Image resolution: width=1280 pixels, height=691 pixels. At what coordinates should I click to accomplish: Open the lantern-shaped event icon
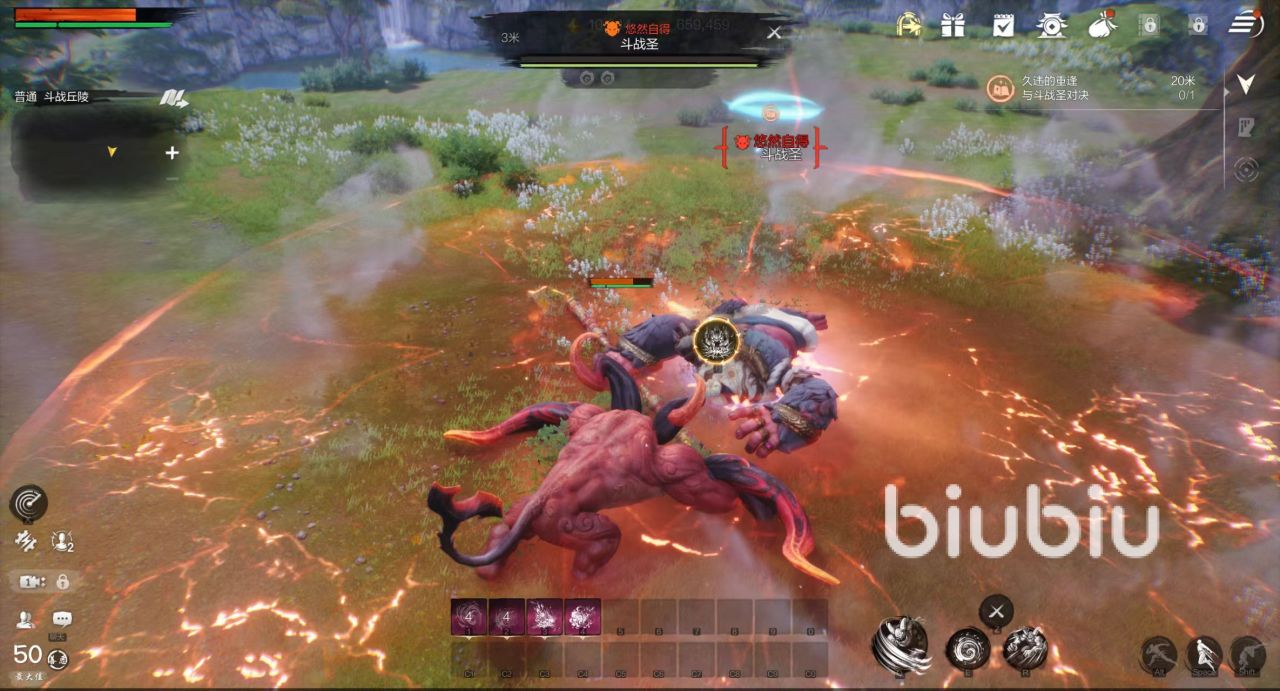[1051, 25]
